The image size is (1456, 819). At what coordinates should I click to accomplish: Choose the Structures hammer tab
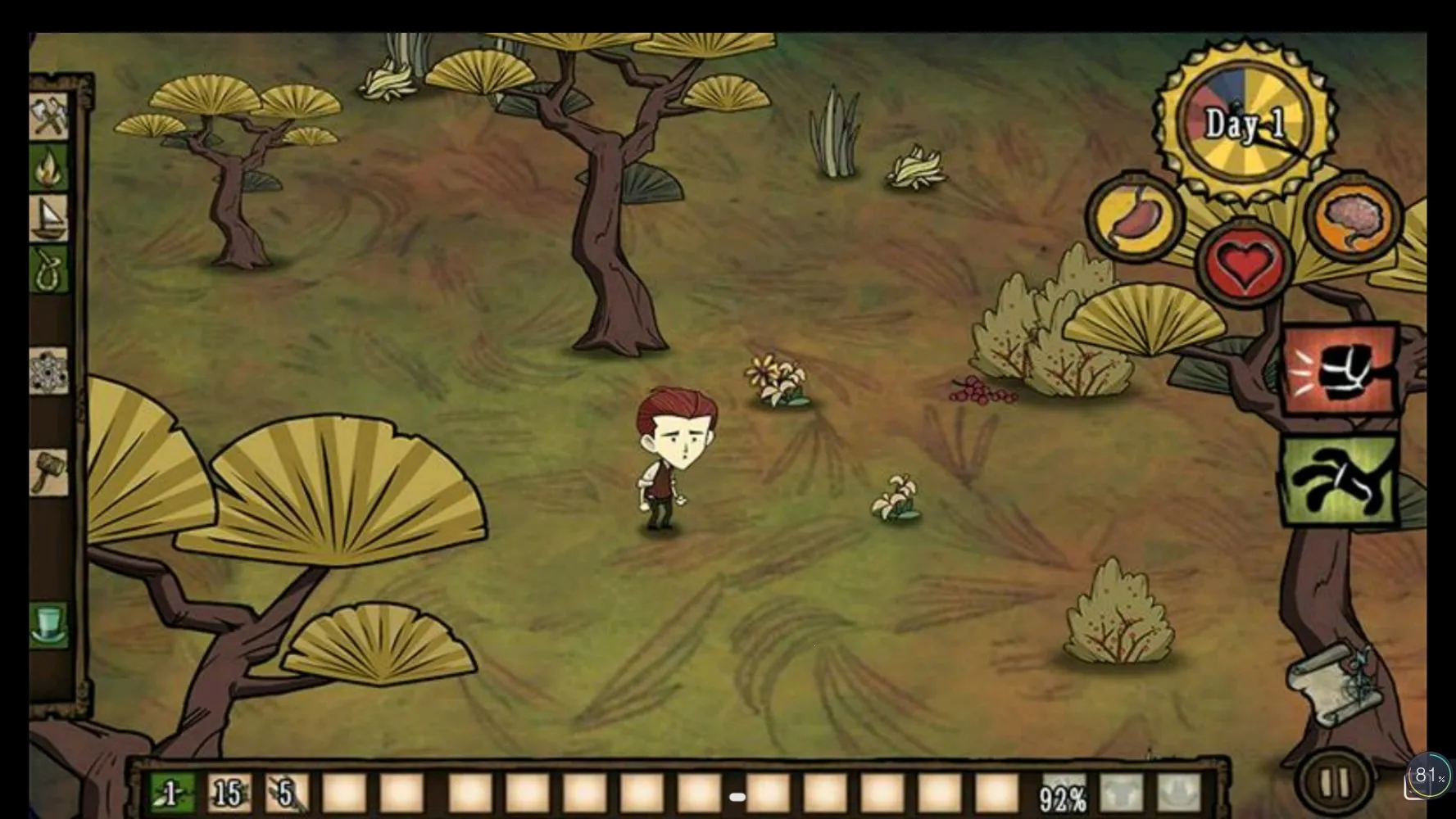coord(49,473)
